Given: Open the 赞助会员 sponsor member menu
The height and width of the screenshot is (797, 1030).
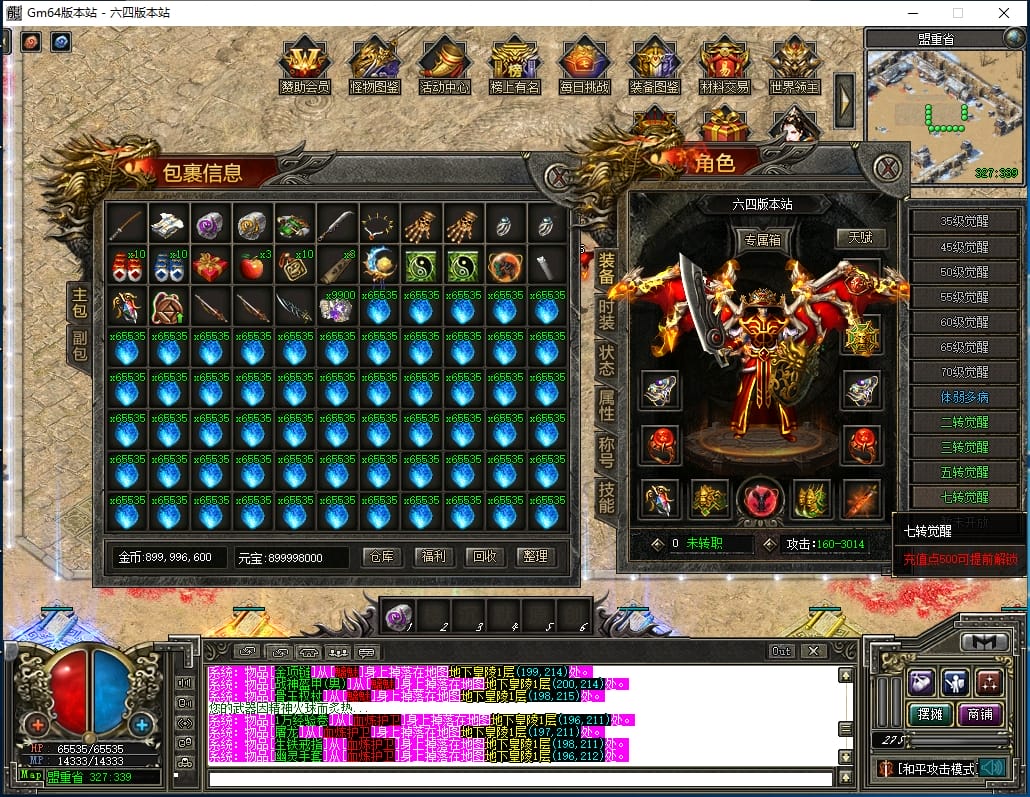Looking at the screenshot, I should click(305, 66).
